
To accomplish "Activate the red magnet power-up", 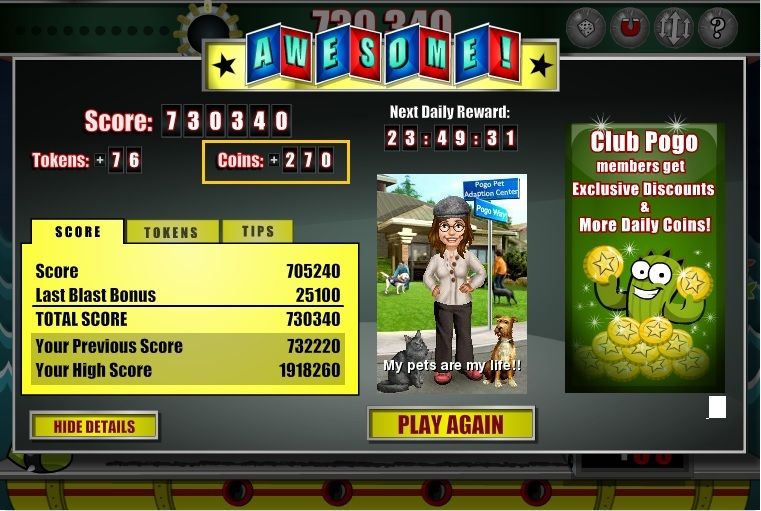I will click(x=630, y=28).
